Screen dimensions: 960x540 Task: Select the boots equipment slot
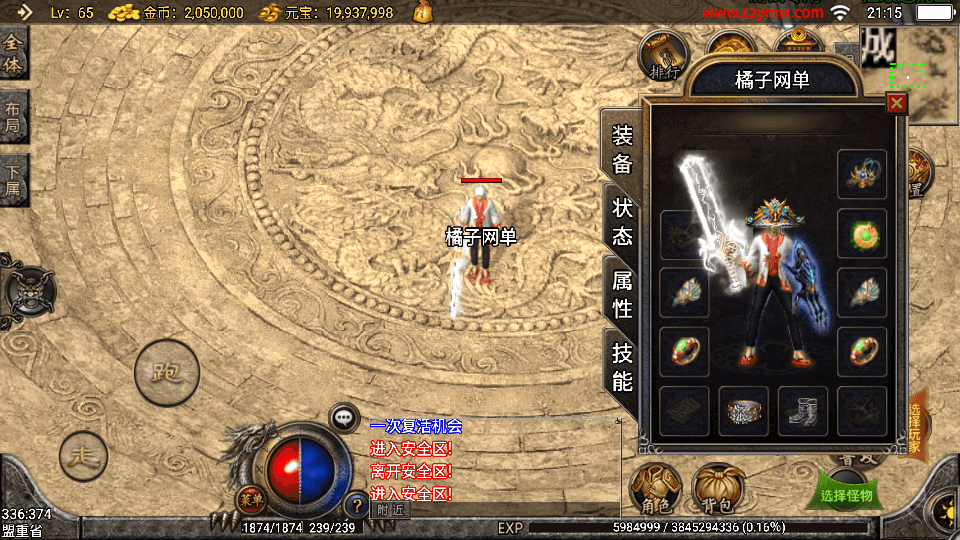pyautogui.click(x=803, y=411)
